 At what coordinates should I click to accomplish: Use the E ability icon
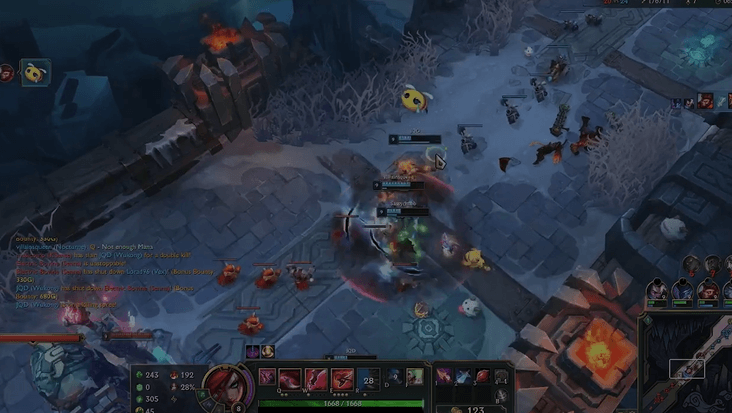click(x=342, y=379)
